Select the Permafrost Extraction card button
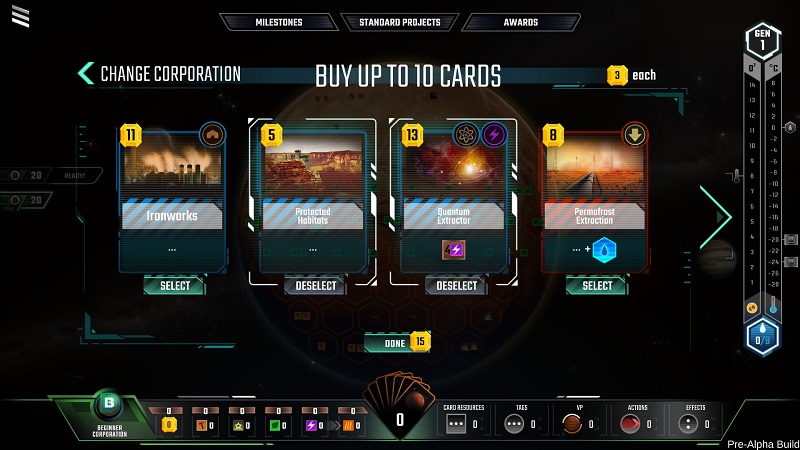Image resolution: width=800 pixels, height=450 pixels. pyautogui.click(x=597, y=286)
